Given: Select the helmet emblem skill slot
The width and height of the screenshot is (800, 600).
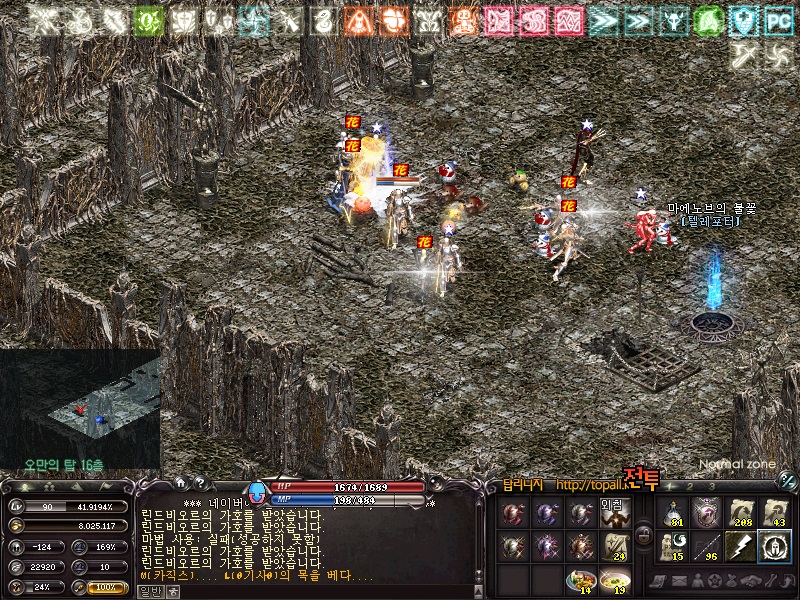Looking at the screenshot, I should click(x=774, y=546).
